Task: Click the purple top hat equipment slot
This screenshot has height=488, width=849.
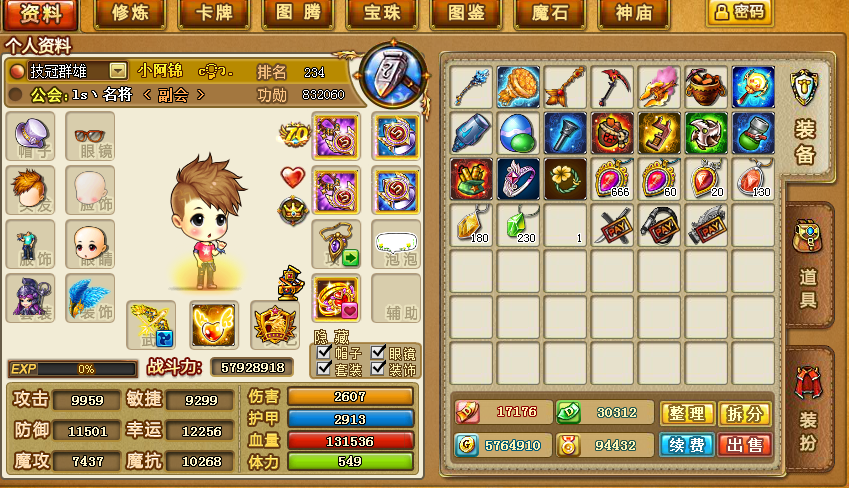Action: (31, 135)
